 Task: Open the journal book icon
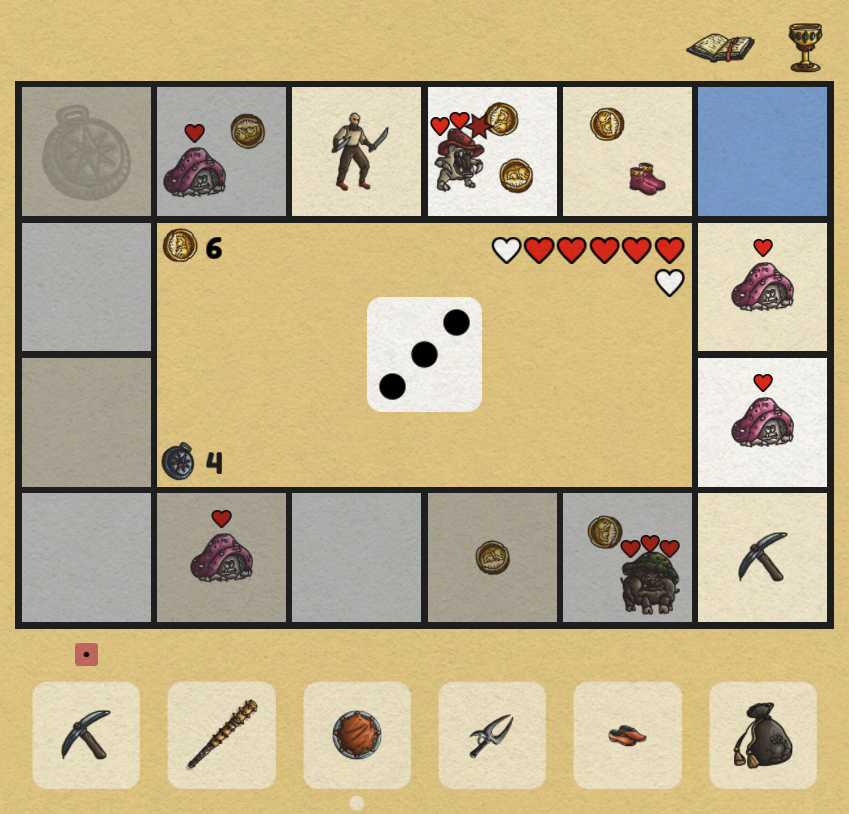click(719, 47)
